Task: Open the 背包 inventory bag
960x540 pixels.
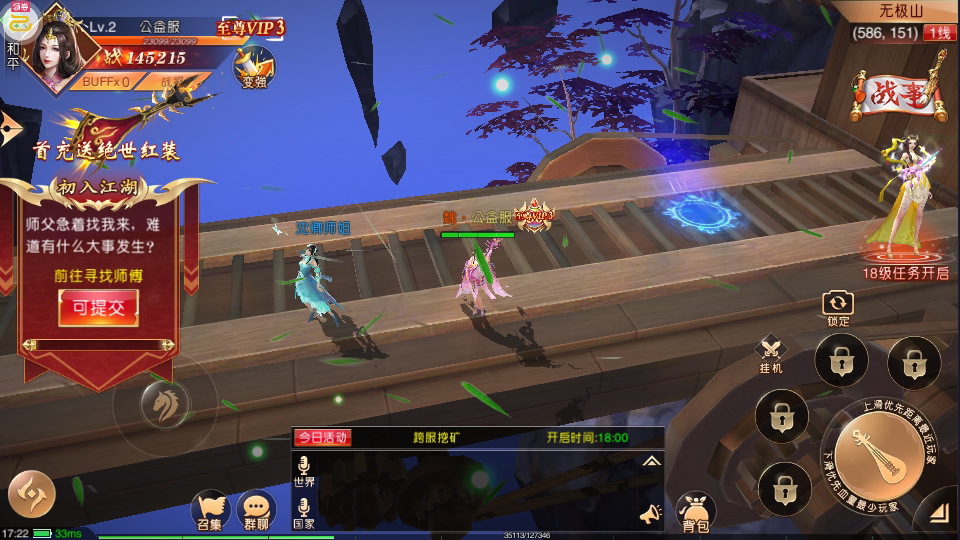Action: coord(695,511)
